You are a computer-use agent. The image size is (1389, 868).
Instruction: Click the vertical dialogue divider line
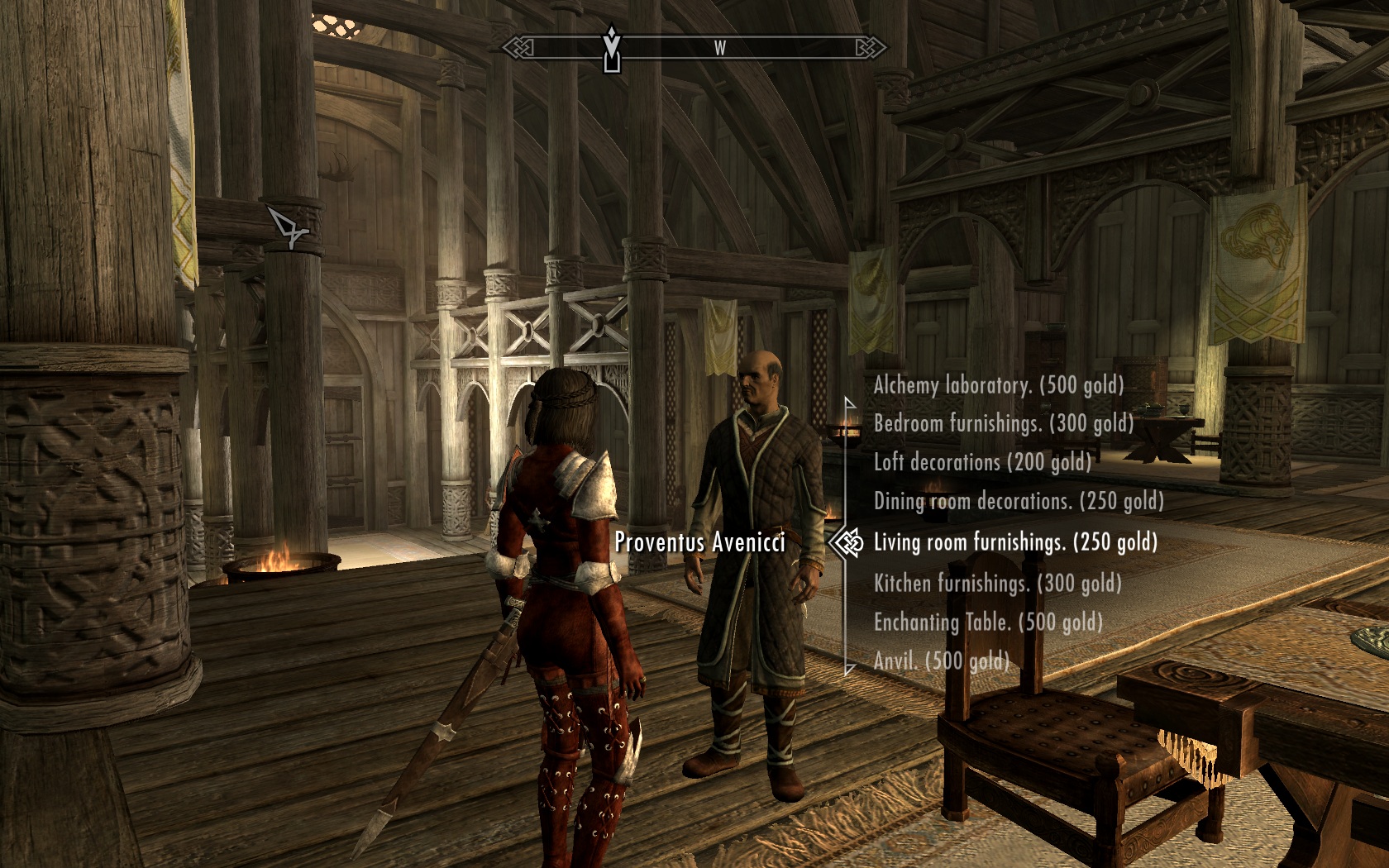pyautogui.click(x=848, y=463)
